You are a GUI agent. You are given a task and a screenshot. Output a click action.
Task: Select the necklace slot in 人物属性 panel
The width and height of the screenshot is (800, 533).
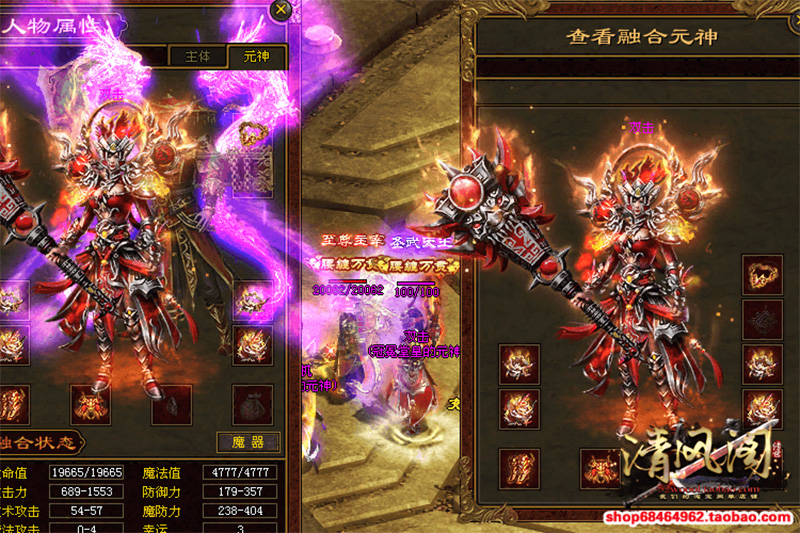pyautogui.click(x=251, y=132)
